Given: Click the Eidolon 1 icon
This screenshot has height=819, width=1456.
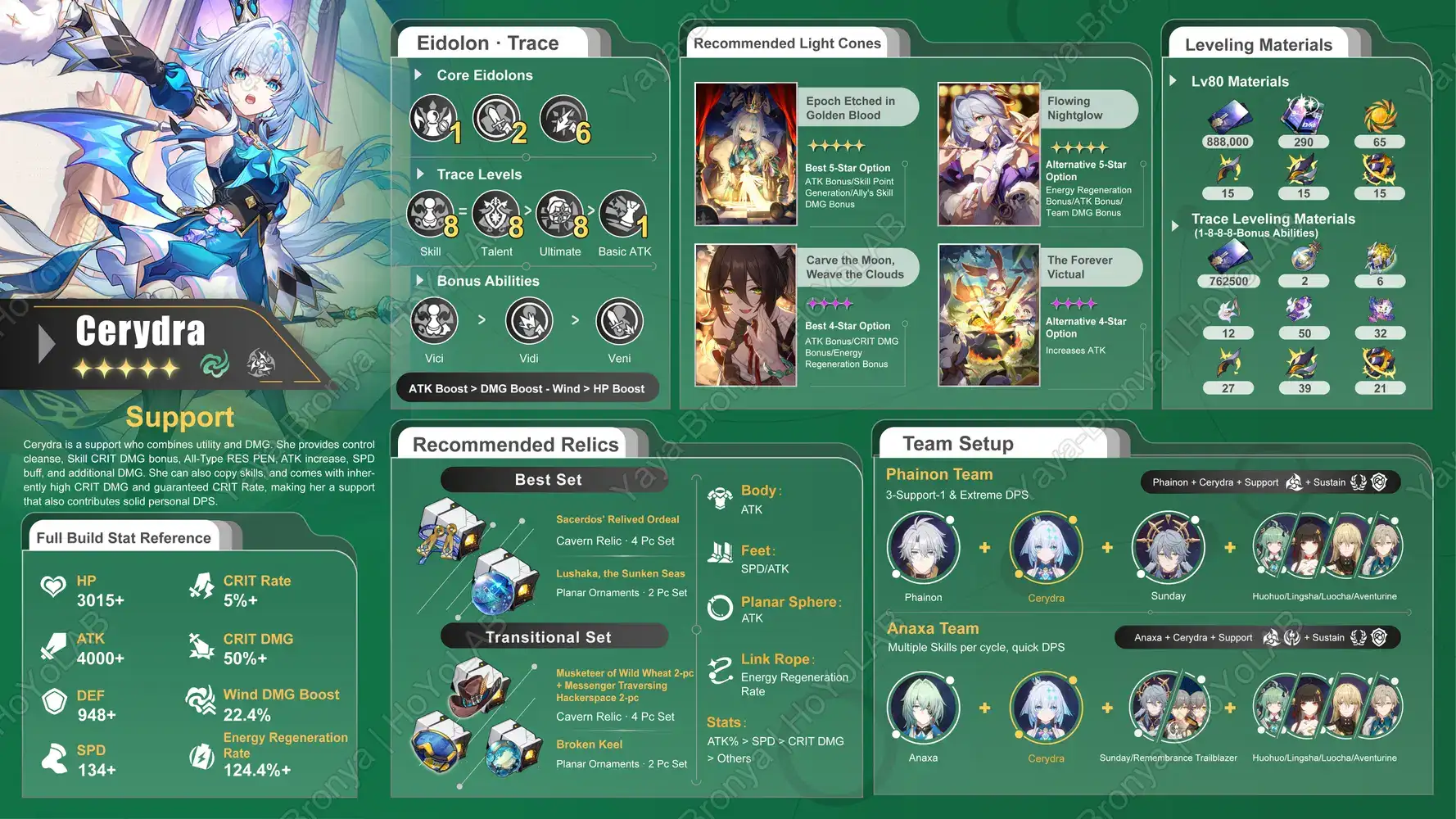Looking at the screenshot, I should click(433, 119).
